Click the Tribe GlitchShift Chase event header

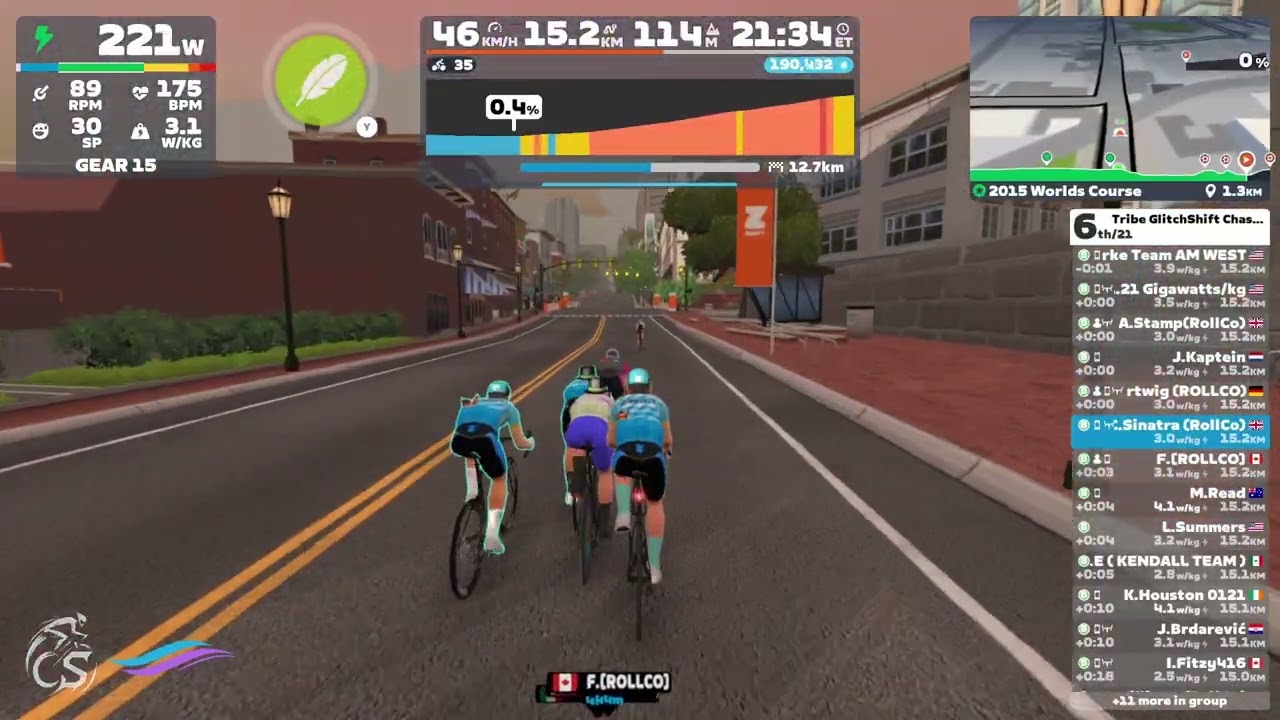1170,226
